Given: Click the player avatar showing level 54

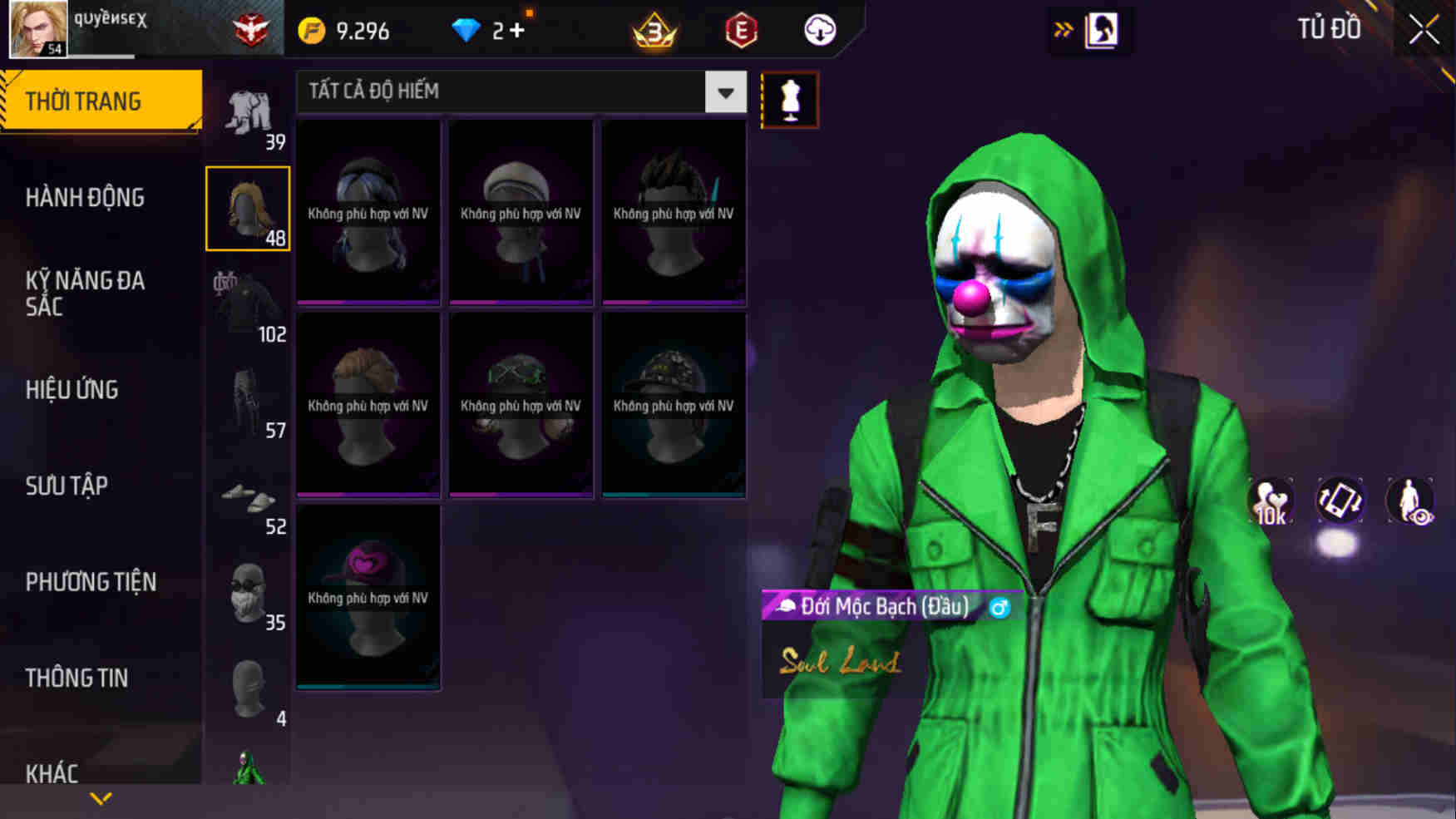Looking at the screenshot, I should click(36, 27).
